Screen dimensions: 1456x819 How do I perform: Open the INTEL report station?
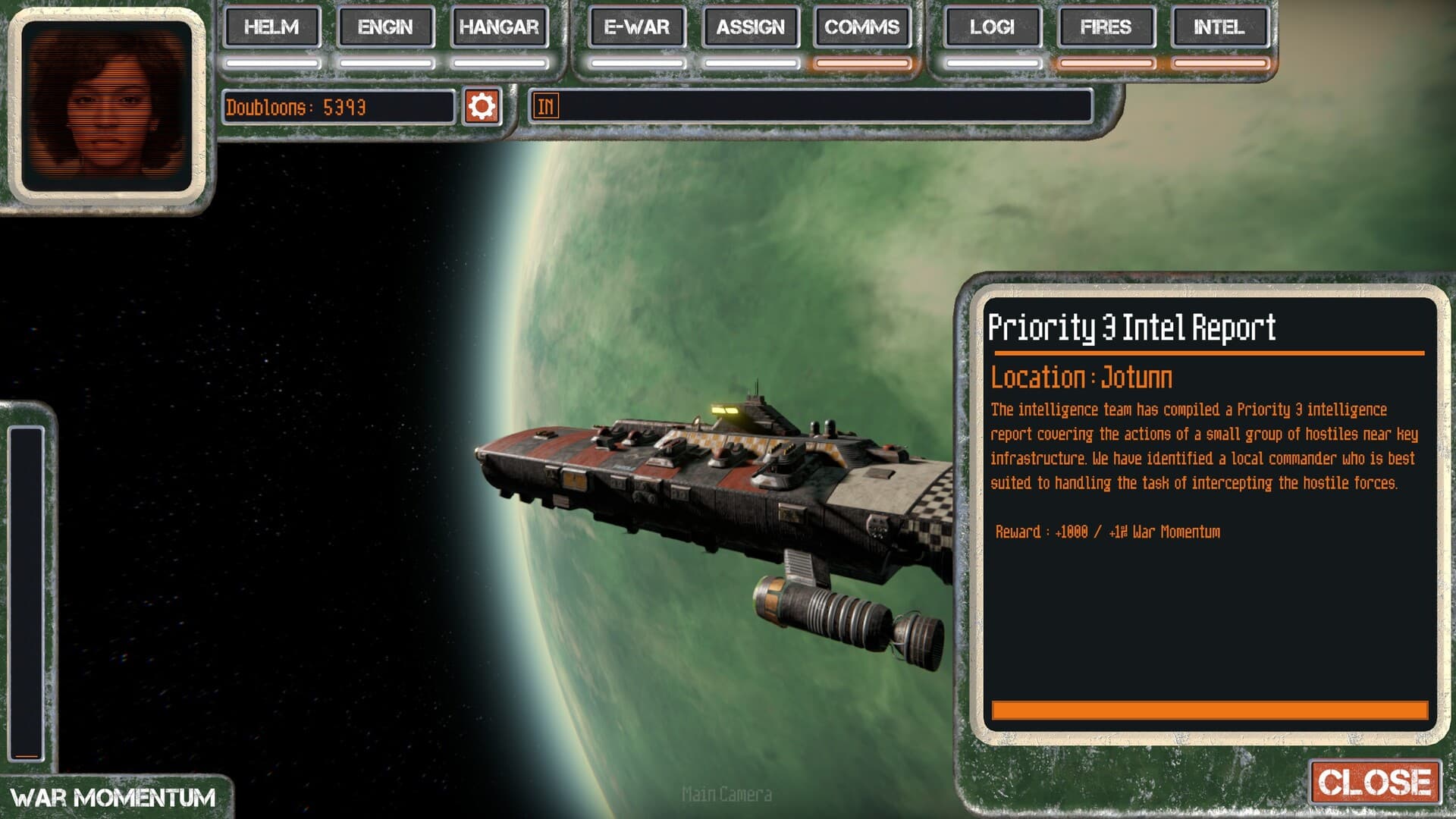(x=1220, y=28)
